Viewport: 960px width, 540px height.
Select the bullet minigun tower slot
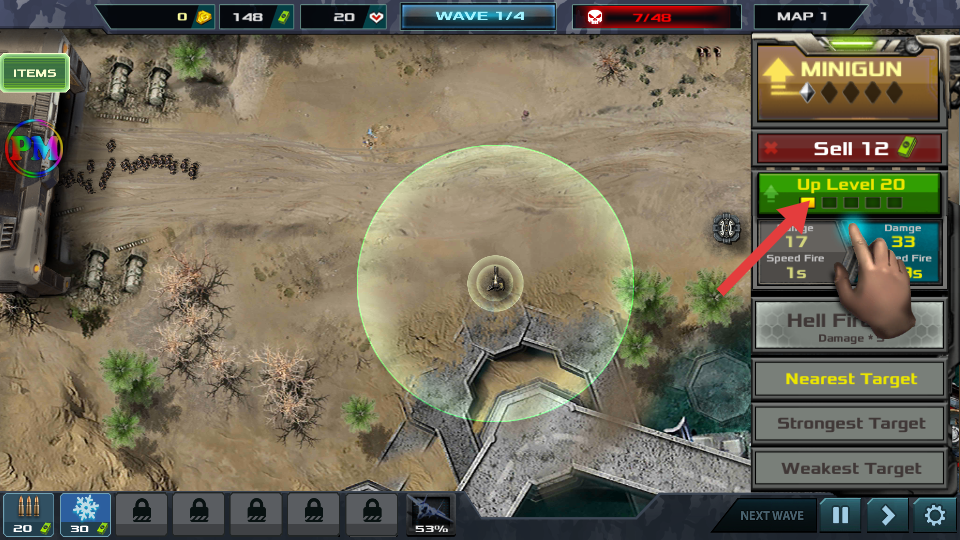(28, 514)
